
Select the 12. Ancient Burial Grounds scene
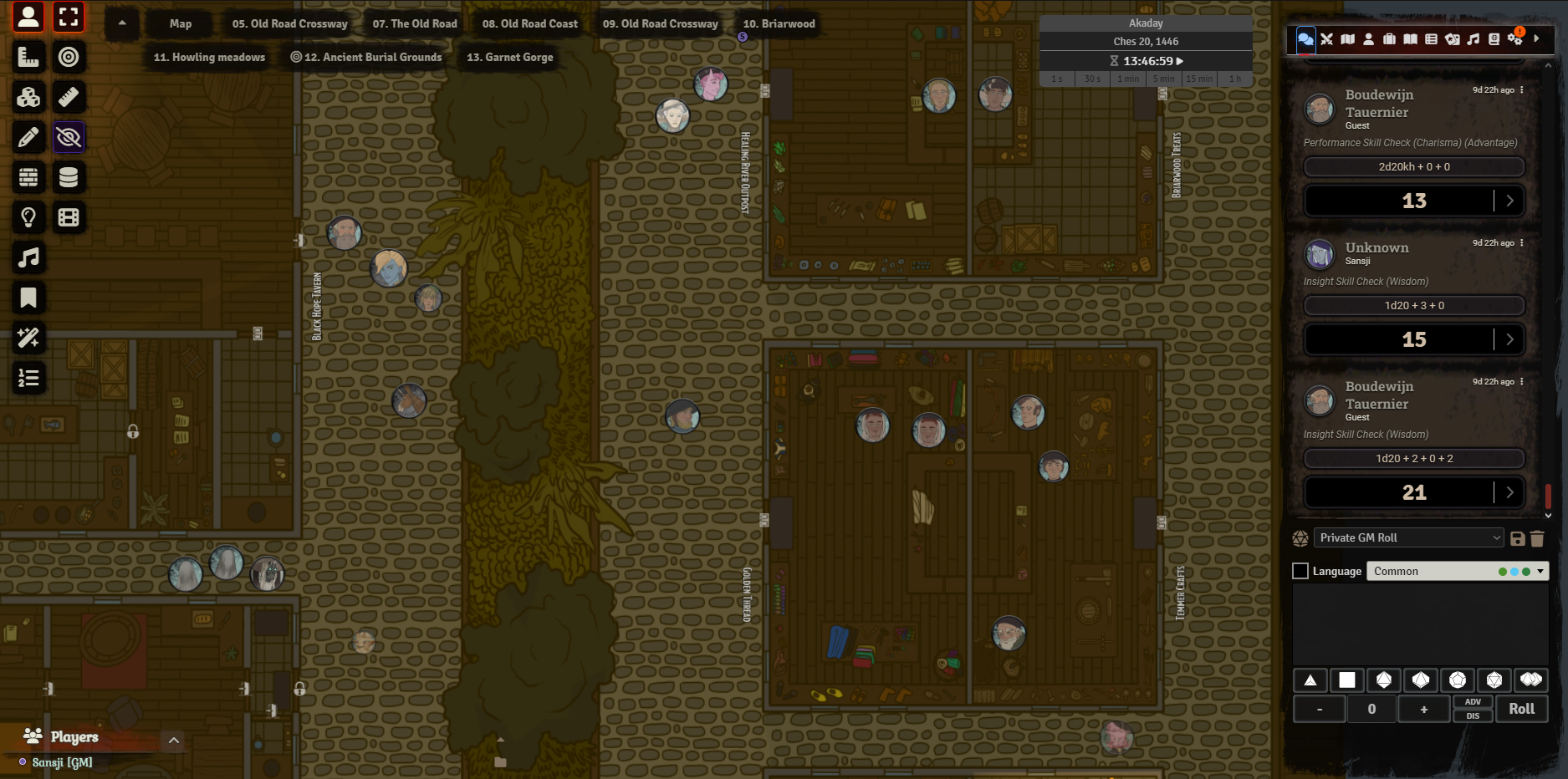[365, 58]
